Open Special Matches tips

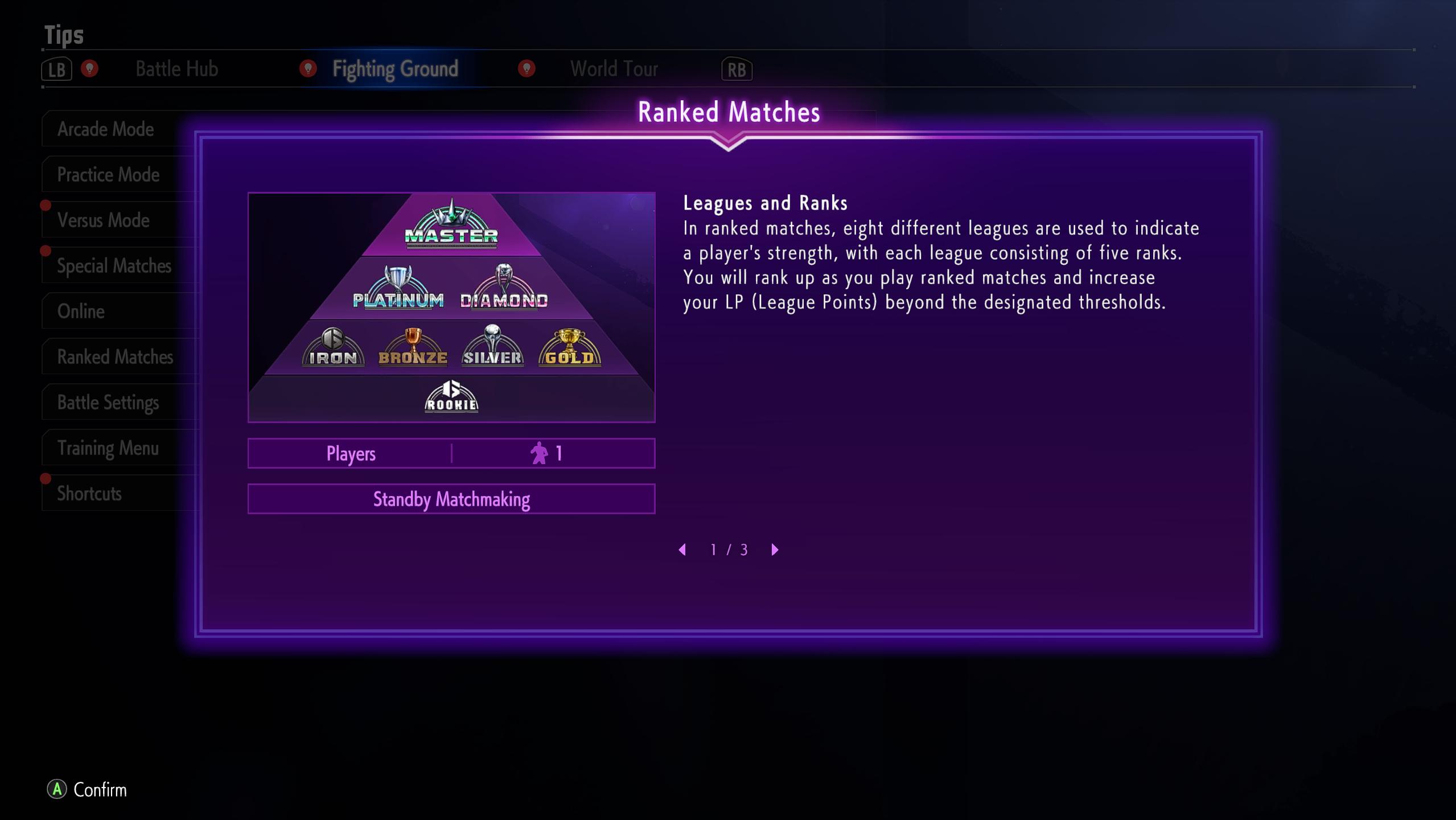tap(114, 266)
